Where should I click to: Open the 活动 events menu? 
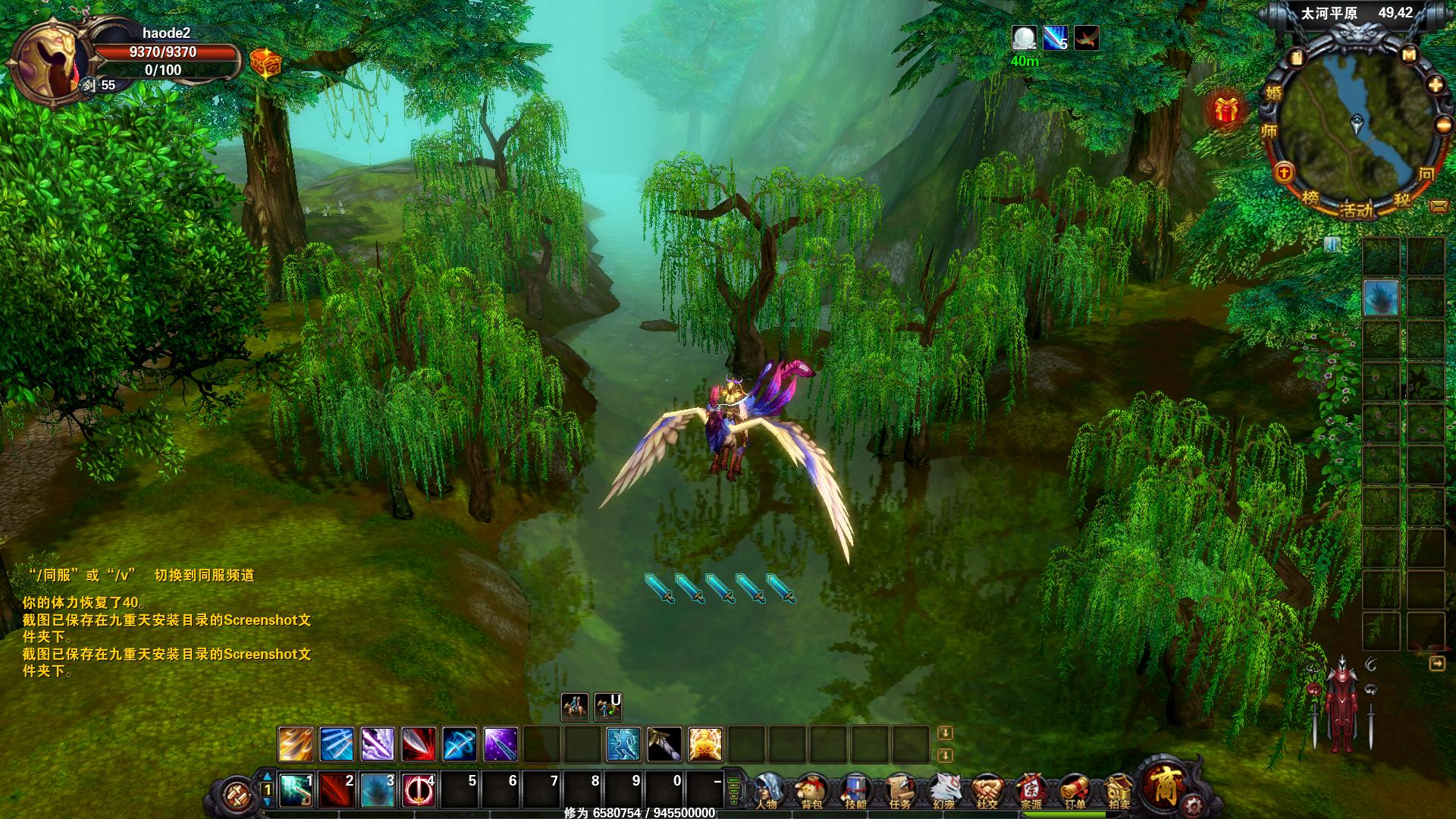[1356, 209]
